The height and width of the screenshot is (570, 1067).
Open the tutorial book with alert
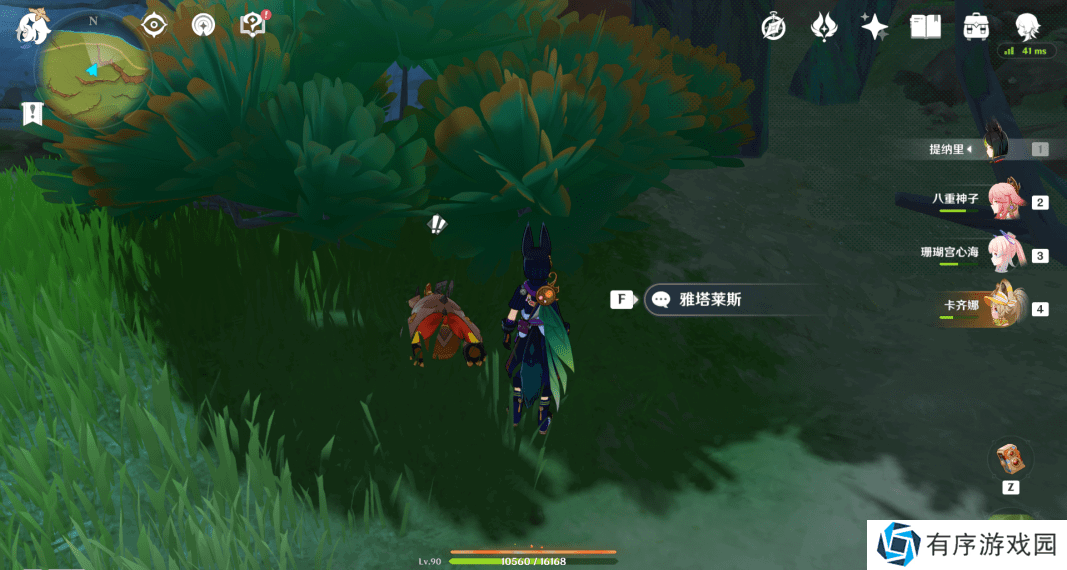coord(254,25)
